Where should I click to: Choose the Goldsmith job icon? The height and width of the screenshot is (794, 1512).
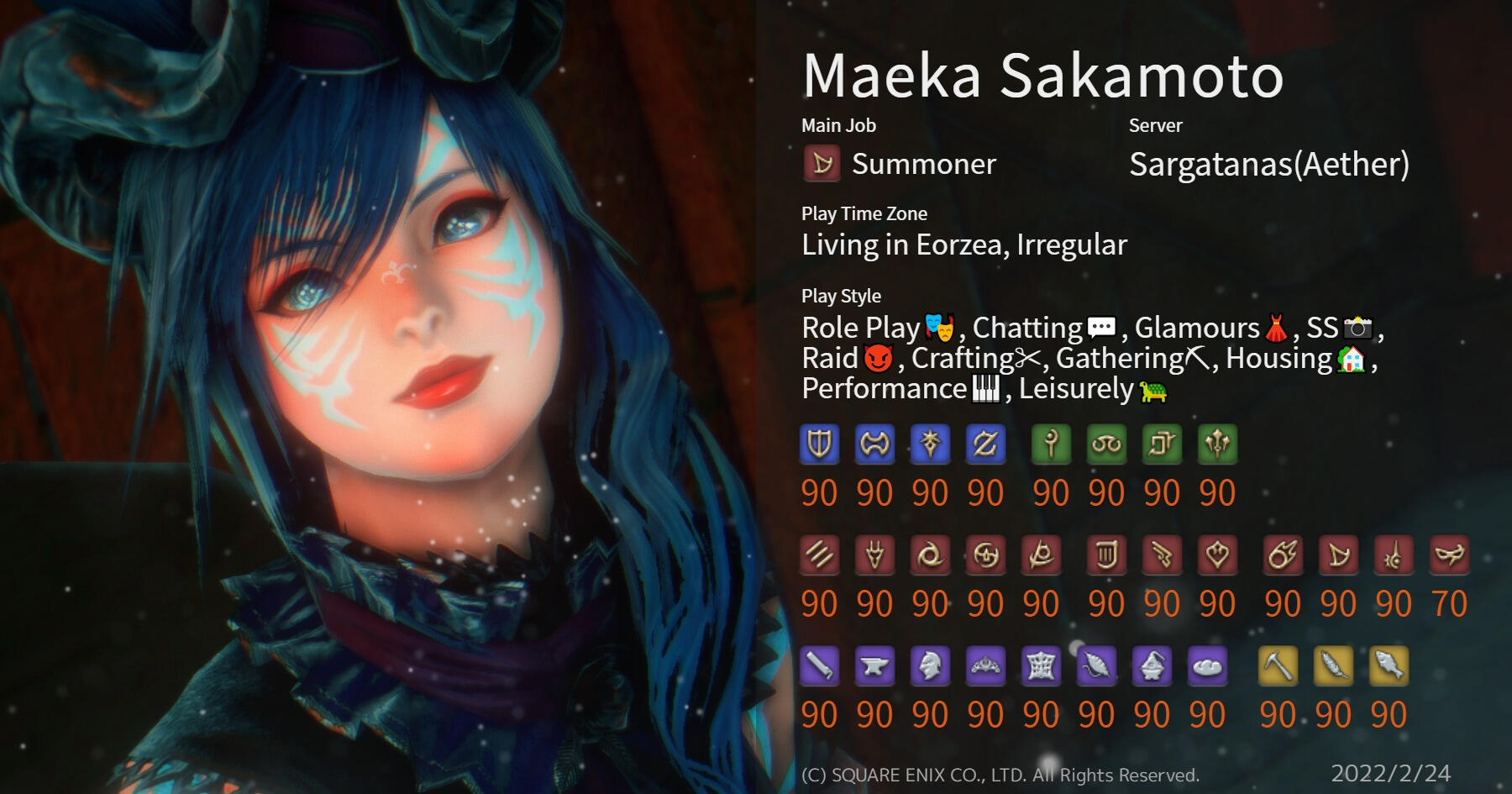coord(985,666)
